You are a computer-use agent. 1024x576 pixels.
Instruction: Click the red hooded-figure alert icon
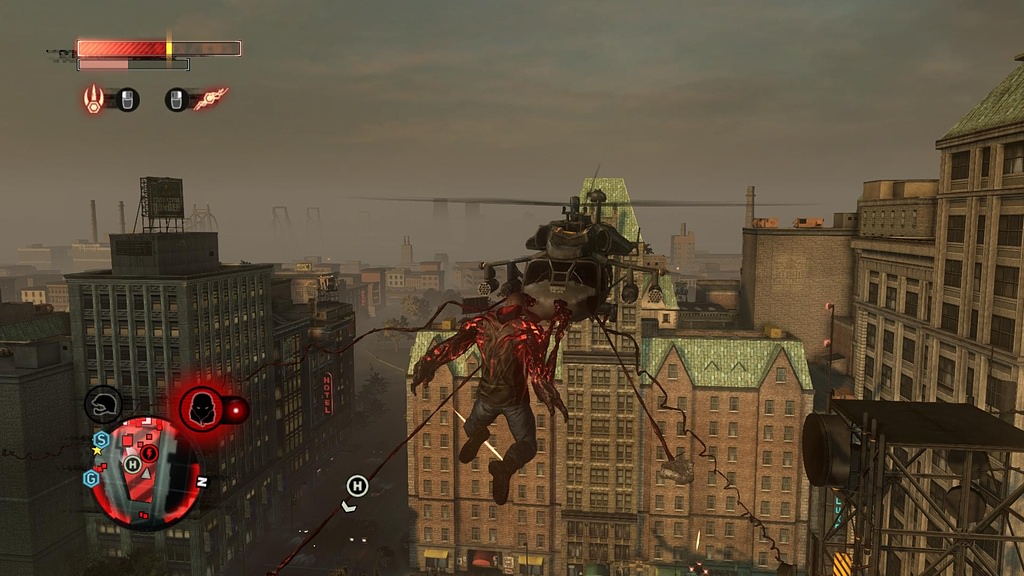pyautogui.click(x=201, y=409)
